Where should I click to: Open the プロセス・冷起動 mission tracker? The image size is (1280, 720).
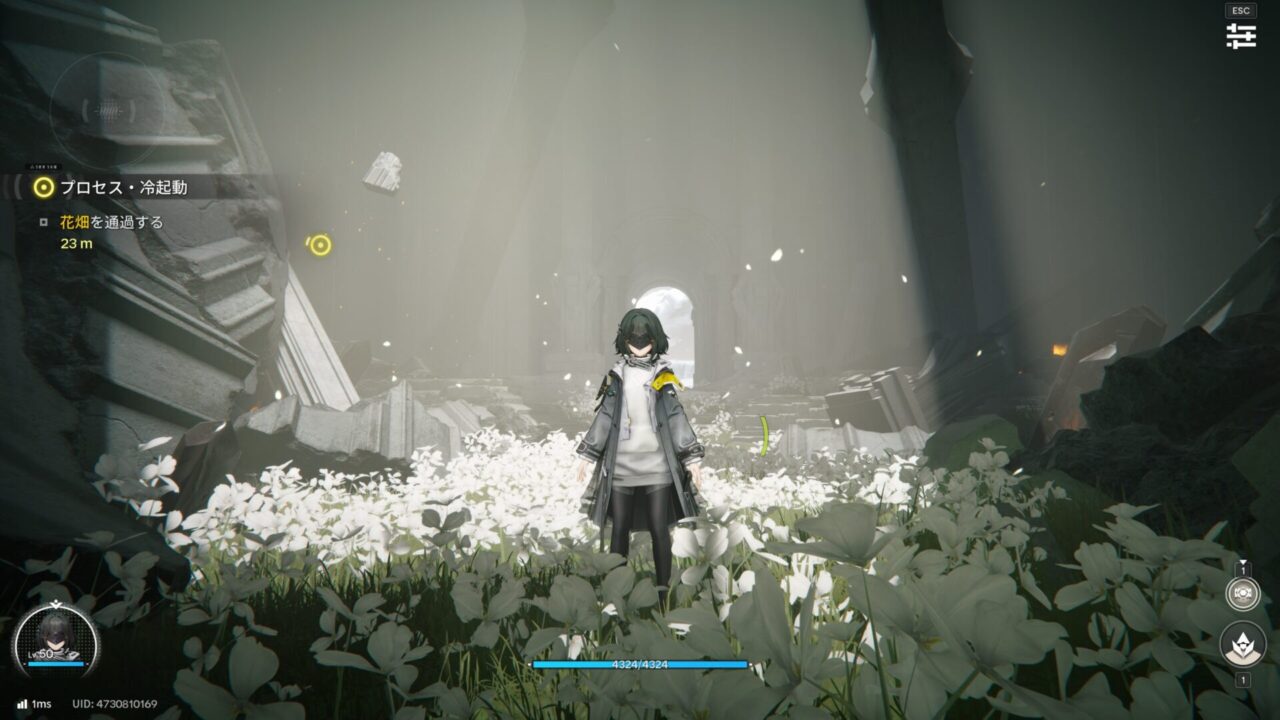coord(122,187)
